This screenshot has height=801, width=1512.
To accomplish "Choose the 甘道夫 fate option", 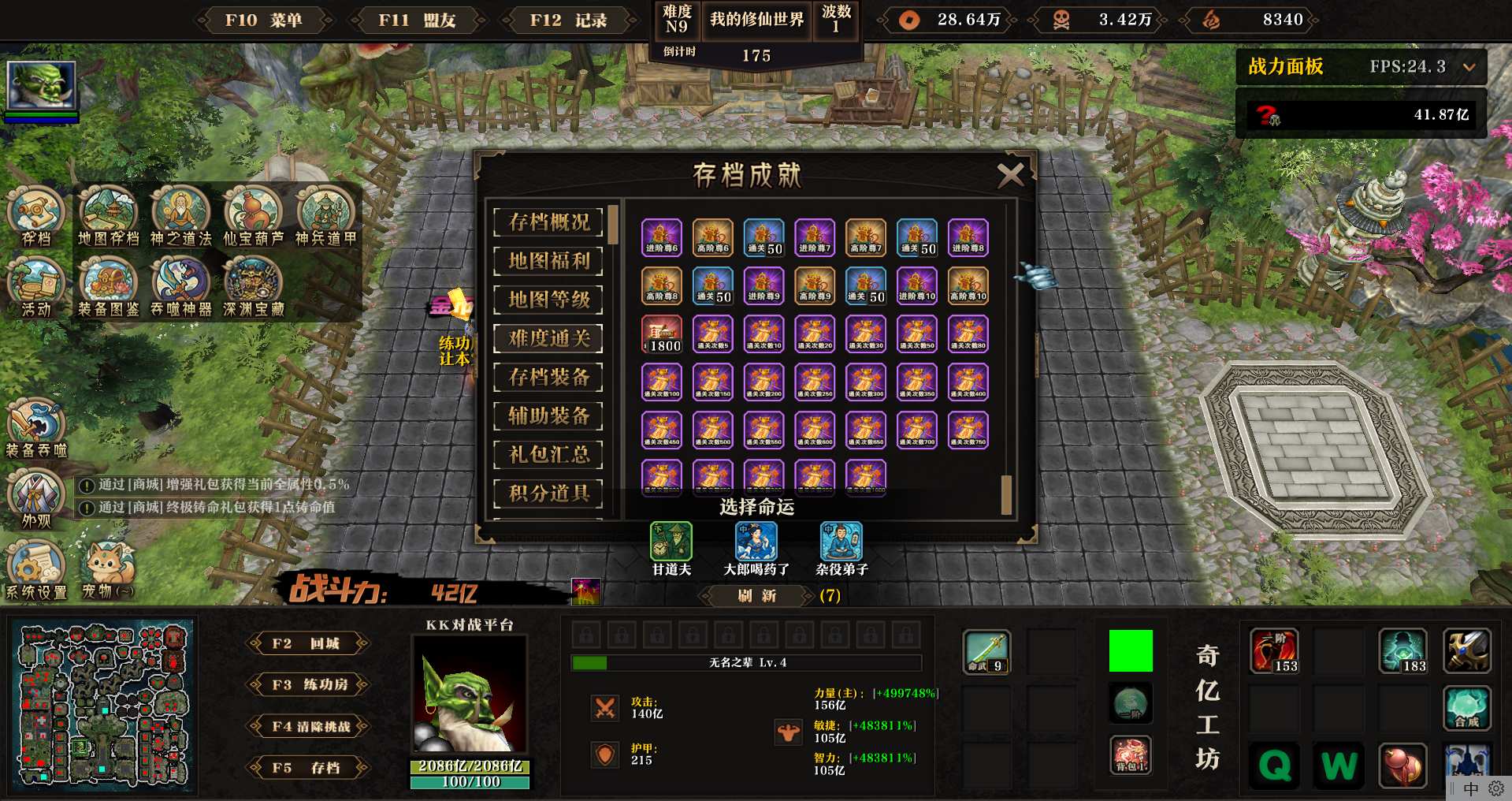I will [671, 542].
